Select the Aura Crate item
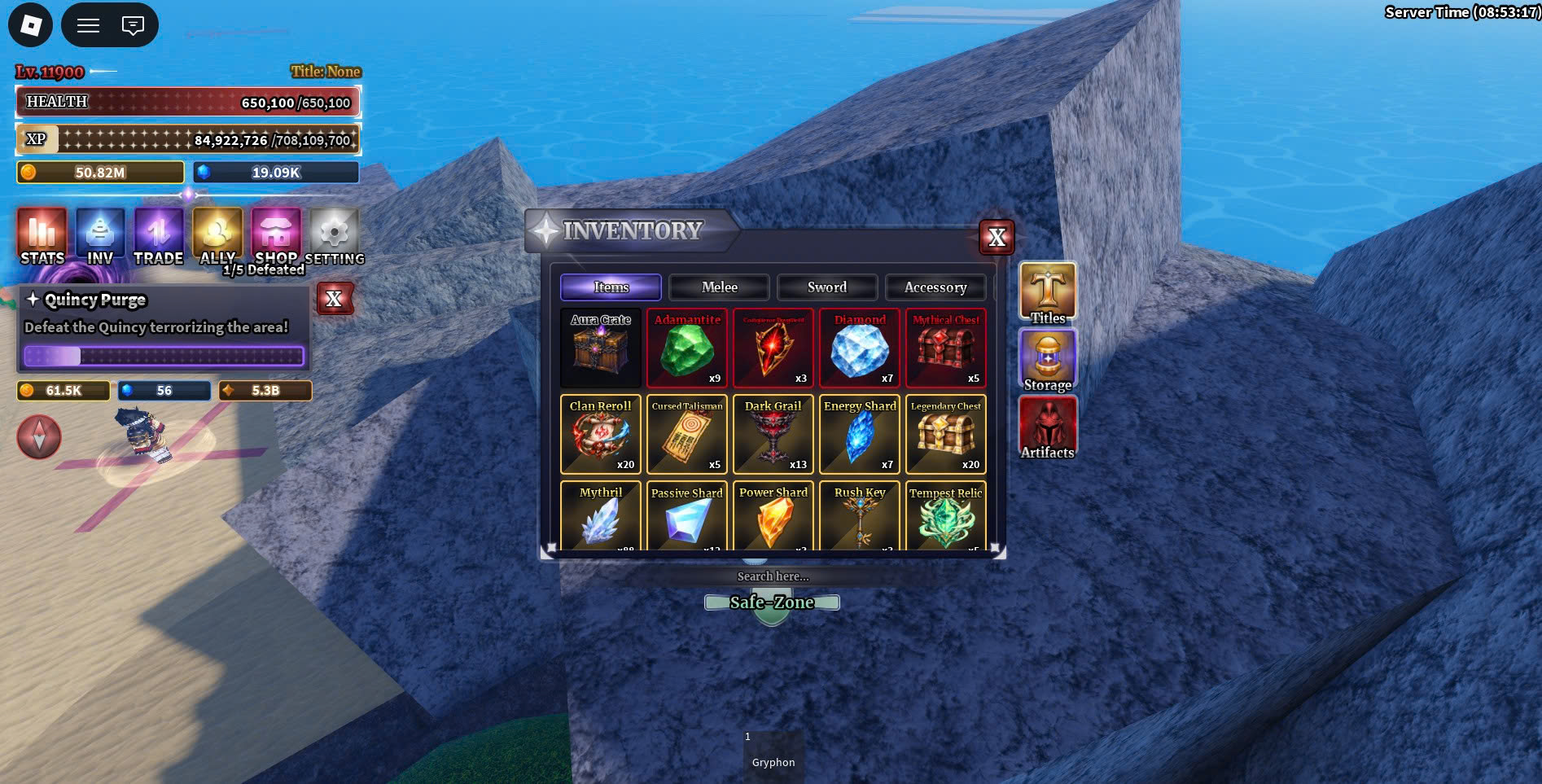The height and width of the screenshot is (784, 1542). (601, 348)
